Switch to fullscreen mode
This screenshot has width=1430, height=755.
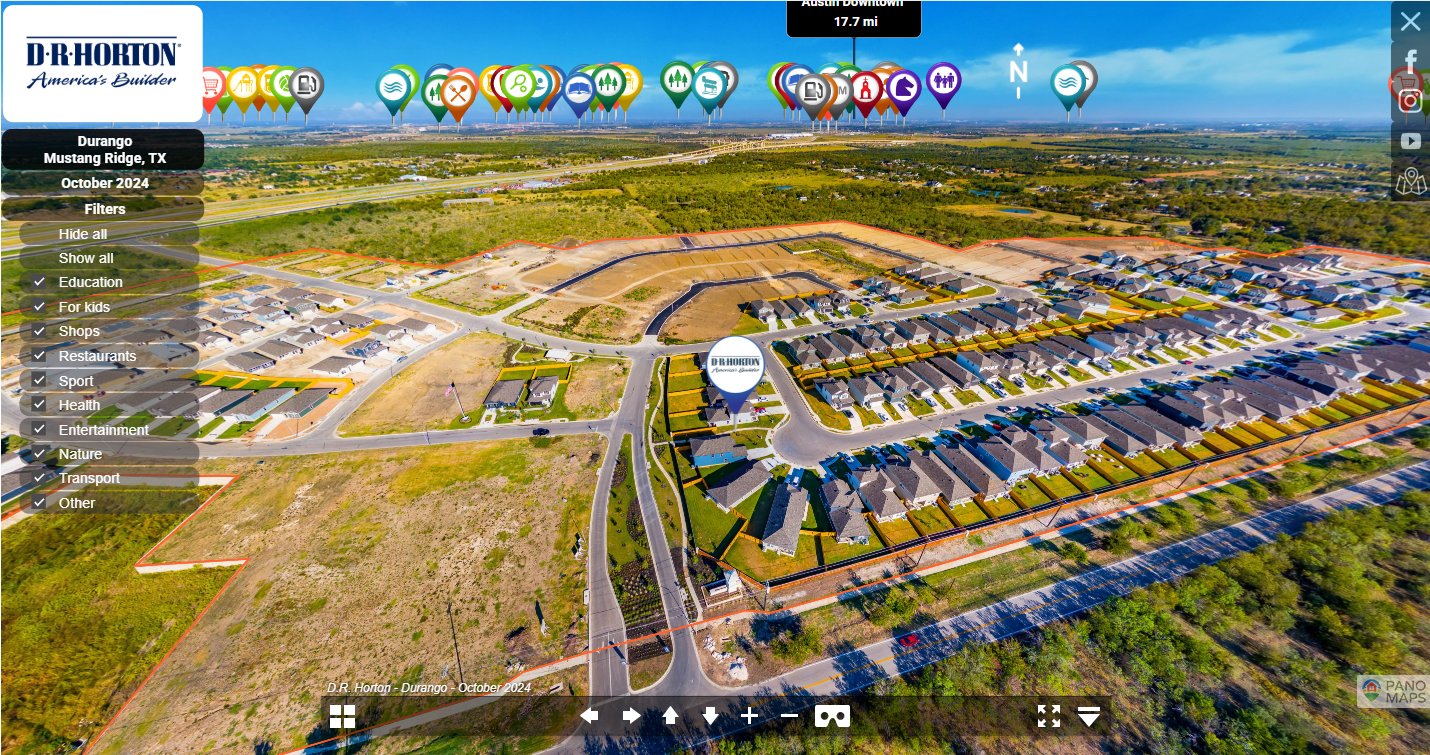[x=1048, y=716]
